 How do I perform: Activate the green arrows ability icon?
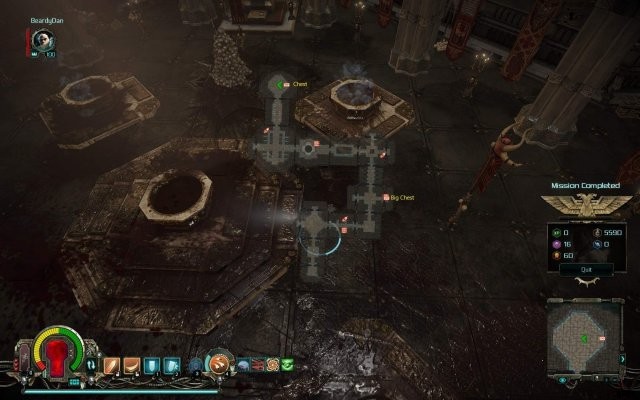(288, 365)
